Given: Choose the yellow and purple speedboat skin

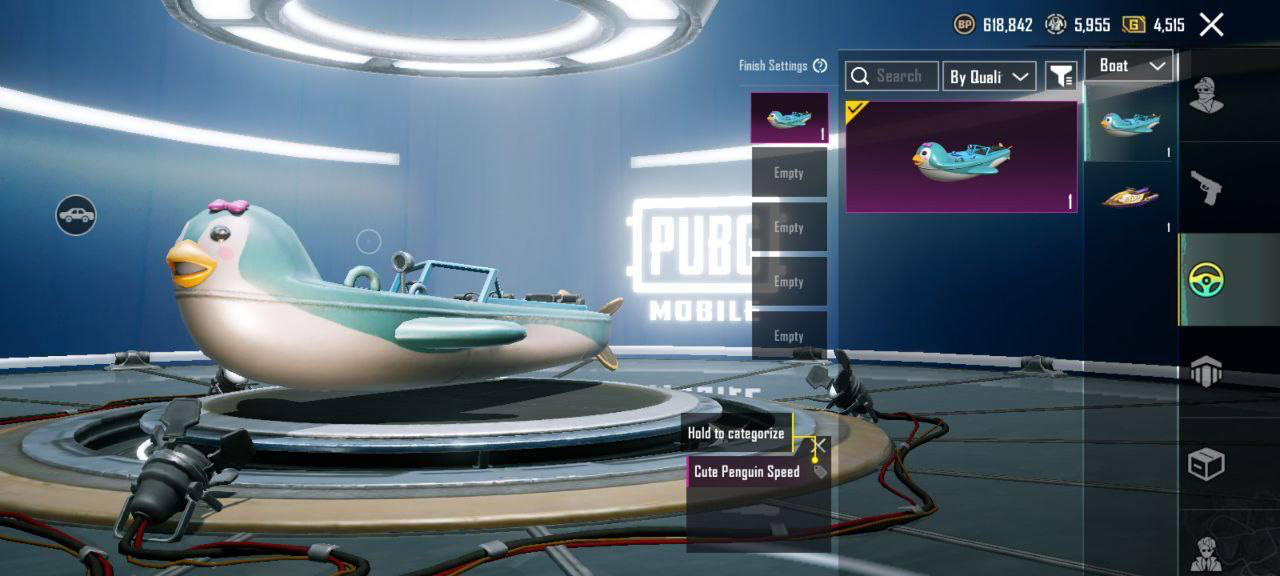Looking at the screenshot, I should (1131, 197).
